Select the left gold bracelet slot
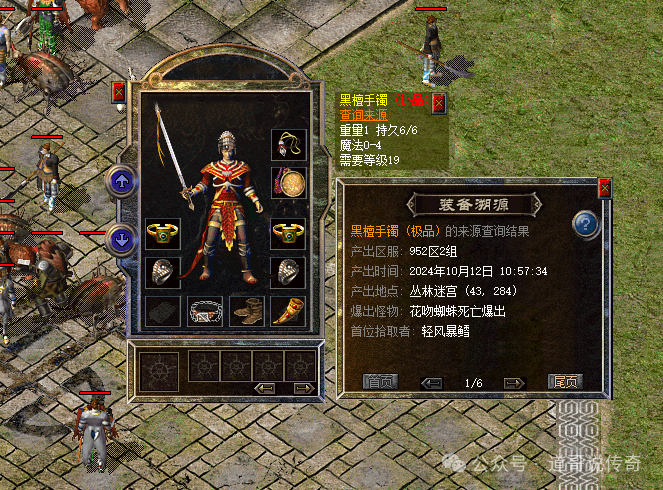Screen dimensions: 663x490 coord(162,234)
